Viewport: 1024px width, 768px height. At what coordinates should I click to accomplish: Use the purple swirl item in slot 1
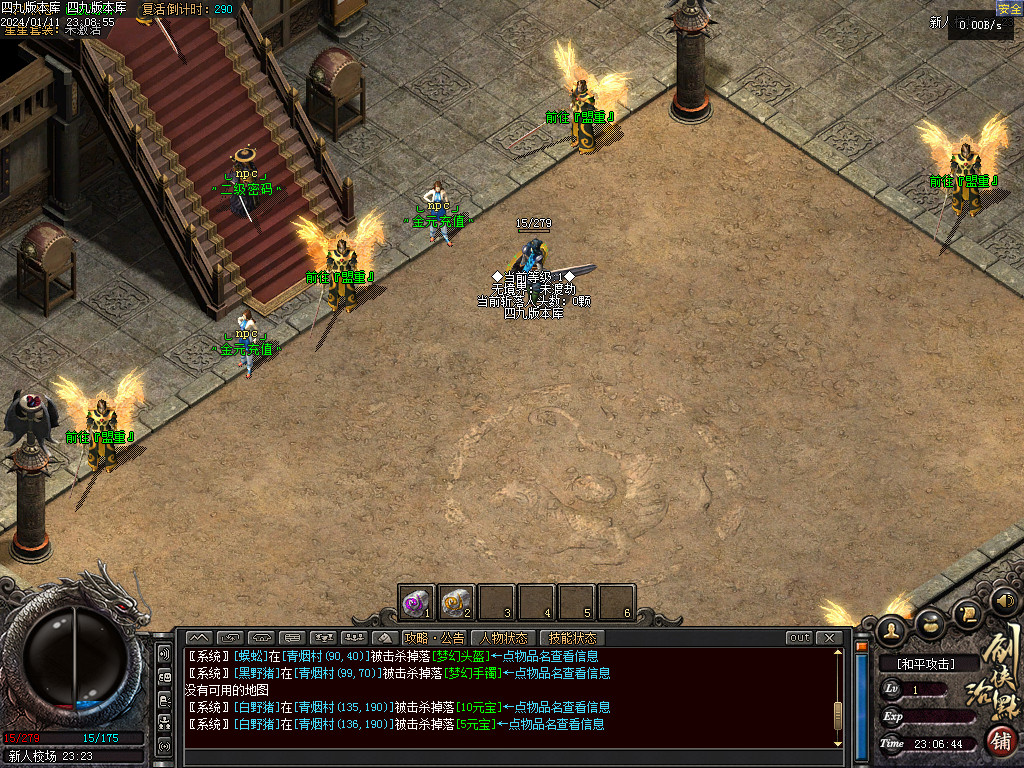point(416,603)
